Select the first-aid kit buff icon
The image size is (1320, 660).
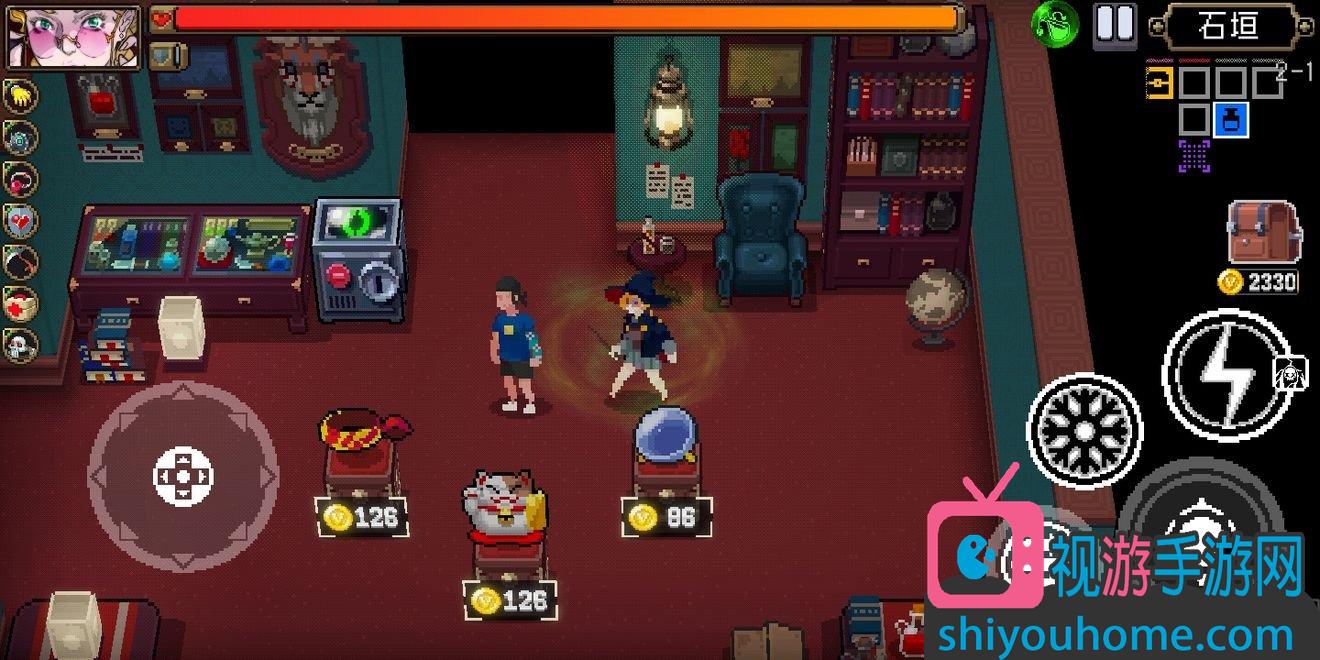coord(20,304)
